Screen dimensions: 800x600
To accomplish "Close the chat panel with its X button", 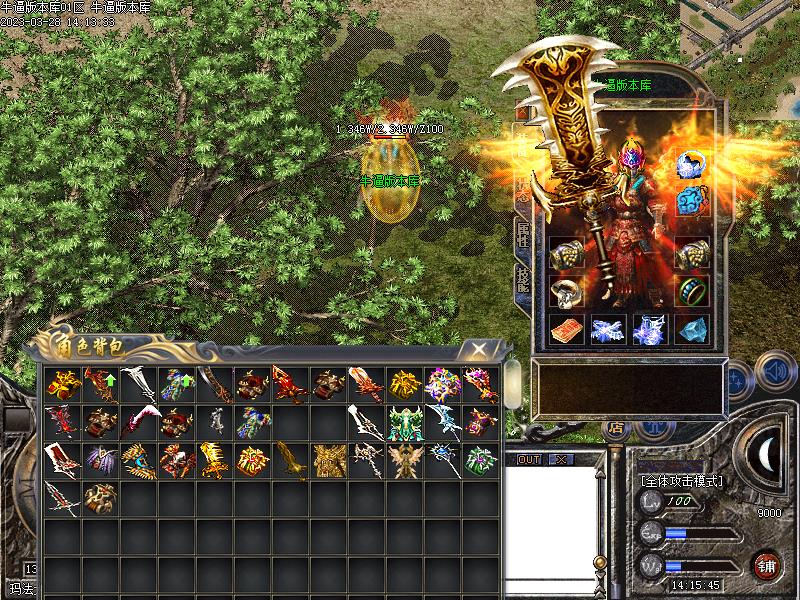I will click(x=561, y=459).
